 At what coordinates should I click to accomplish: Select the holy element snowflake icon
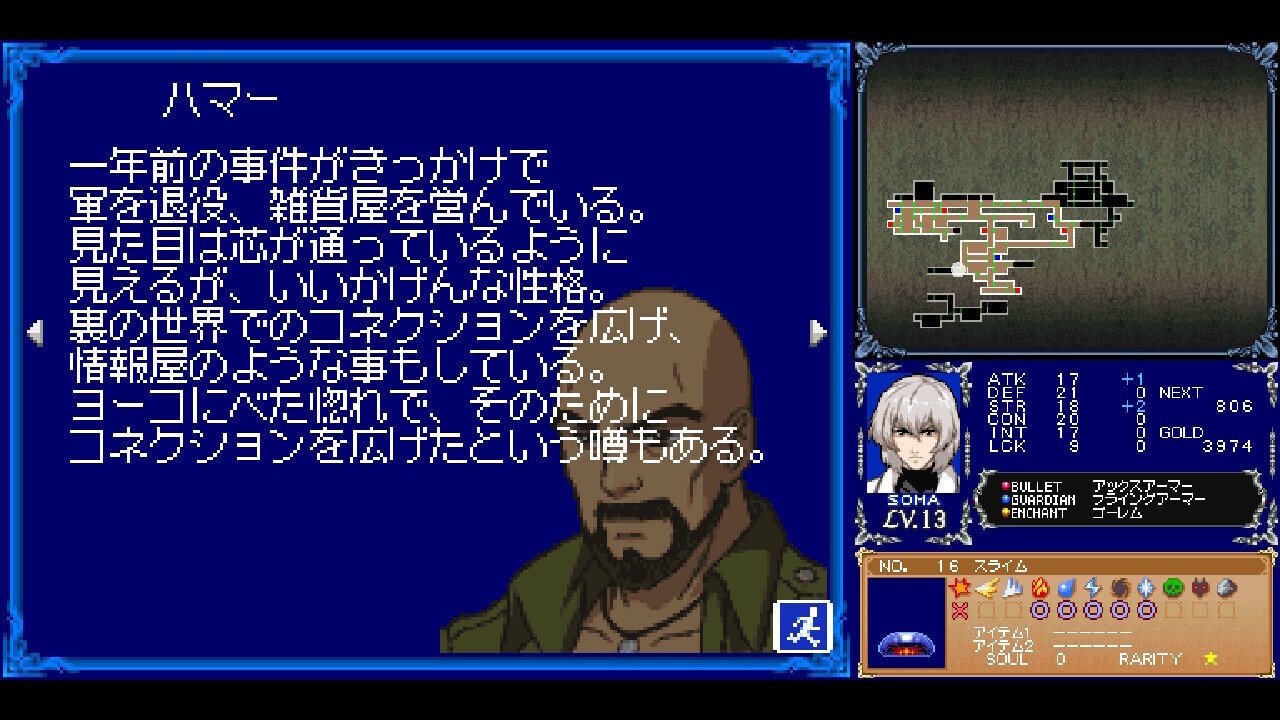pyautogui.click(x=1148, y=586)
